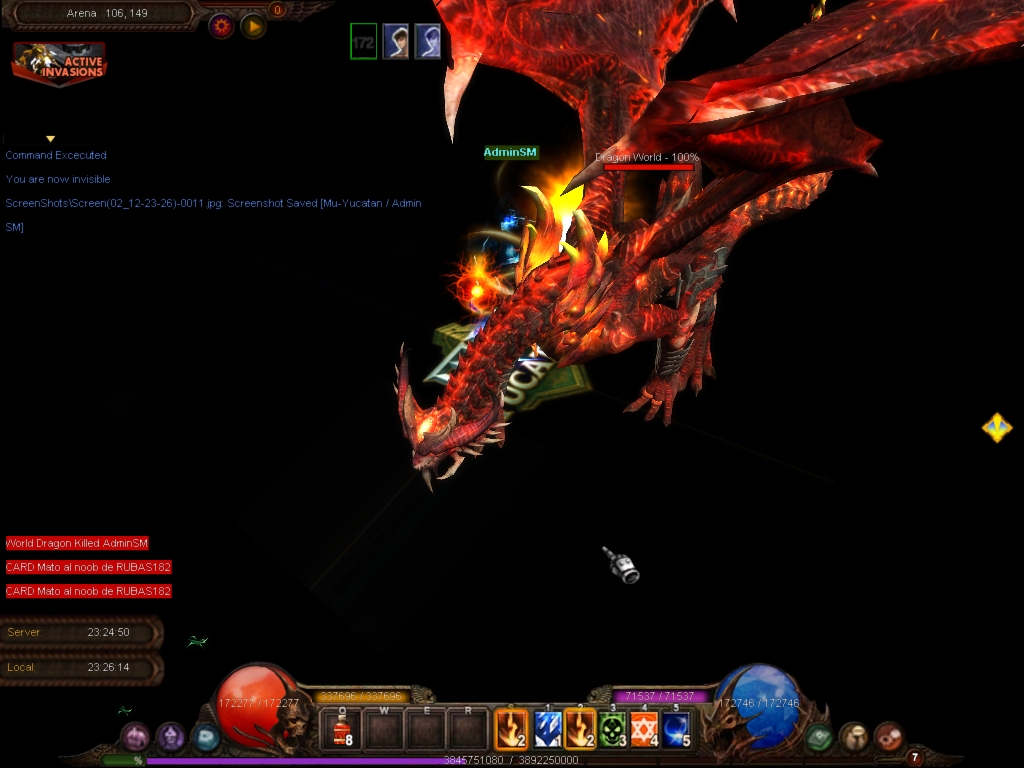The width and height of the screenshot is (1024, 768).
Task: Click the brown-haired character portrait icon
Action: coord(396,42)
